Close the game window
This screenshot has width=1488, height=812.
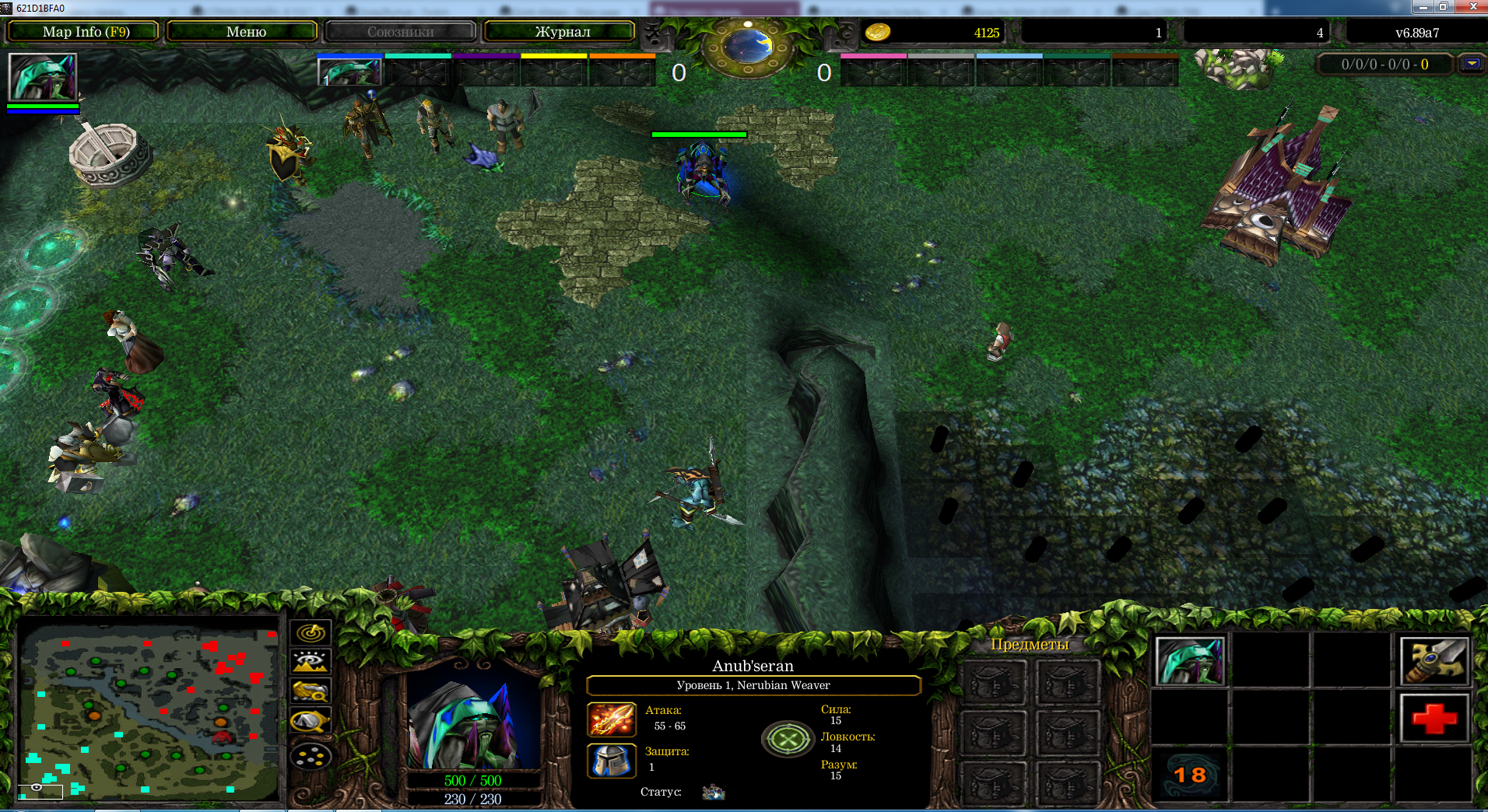(x=1472, y=7)
